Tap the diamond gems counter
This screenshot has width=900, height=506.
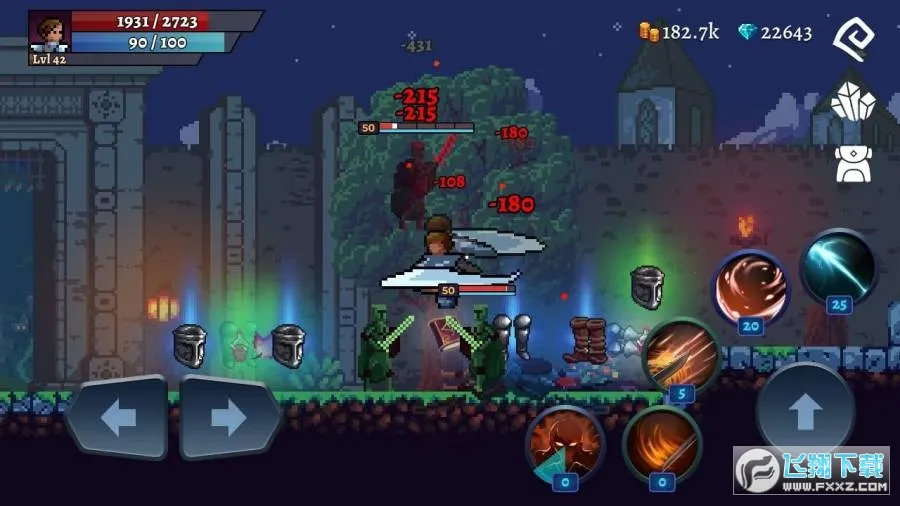coord(775,32)
